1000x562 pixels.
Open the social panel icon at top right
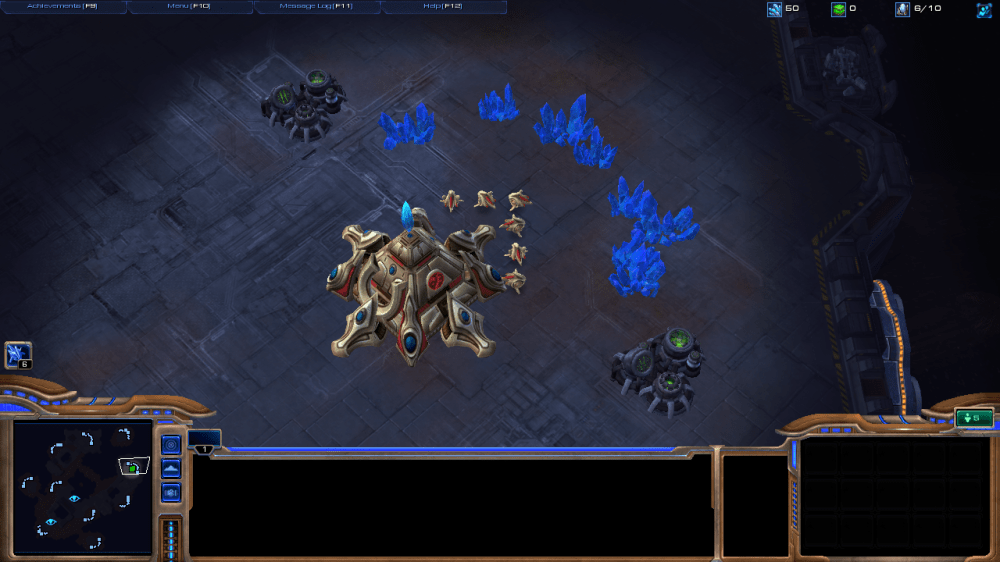(x=984, y=10)
